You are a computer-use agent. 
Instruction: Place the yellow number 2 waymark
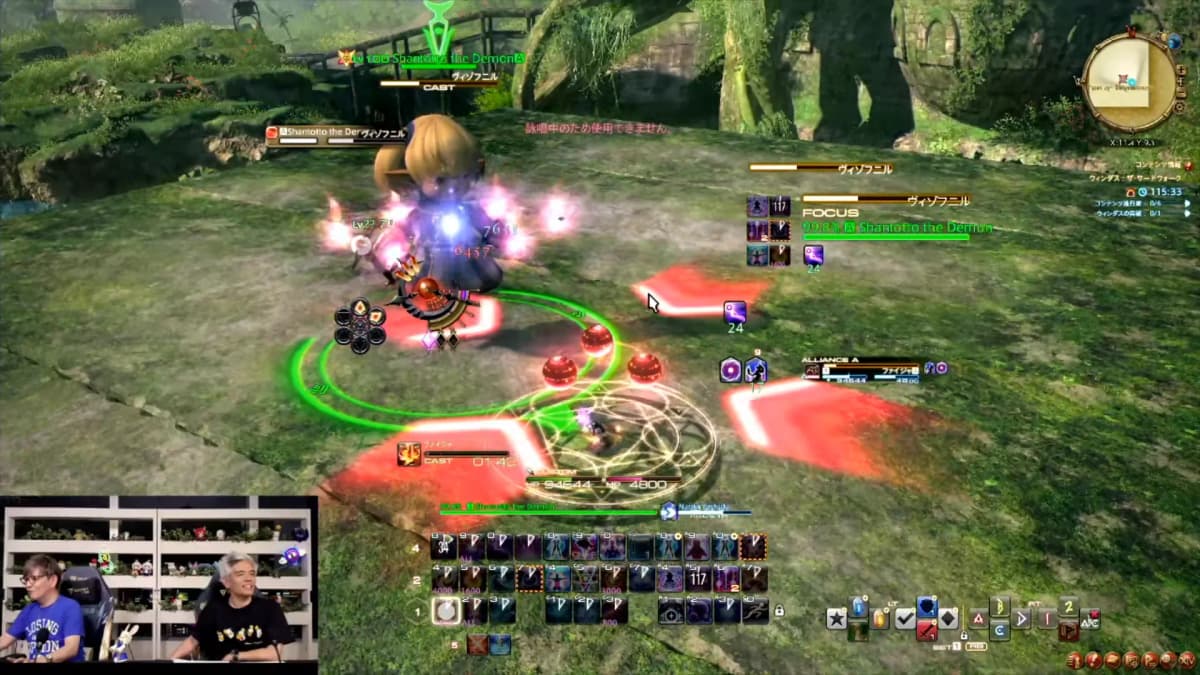point(1068,607)
